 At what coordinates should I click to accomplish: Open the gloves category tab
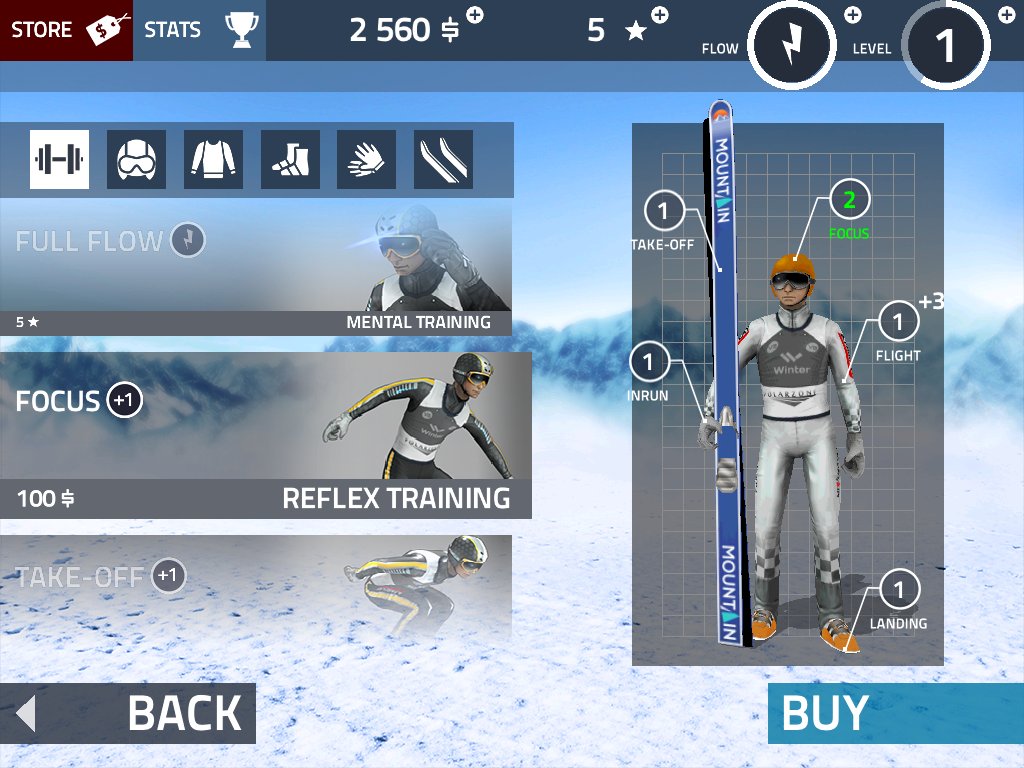[x=367, y=160]
